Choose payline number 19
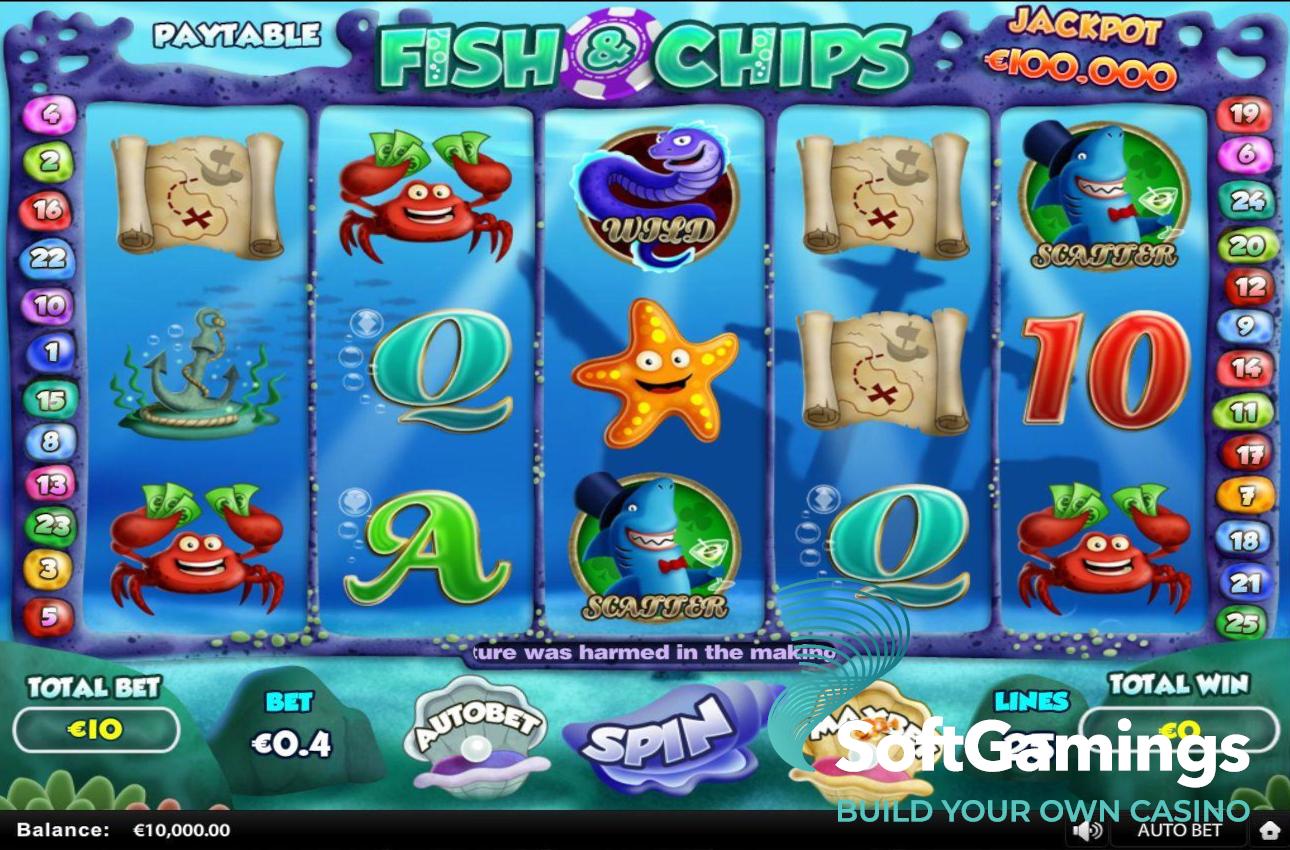 point(1244,115)
